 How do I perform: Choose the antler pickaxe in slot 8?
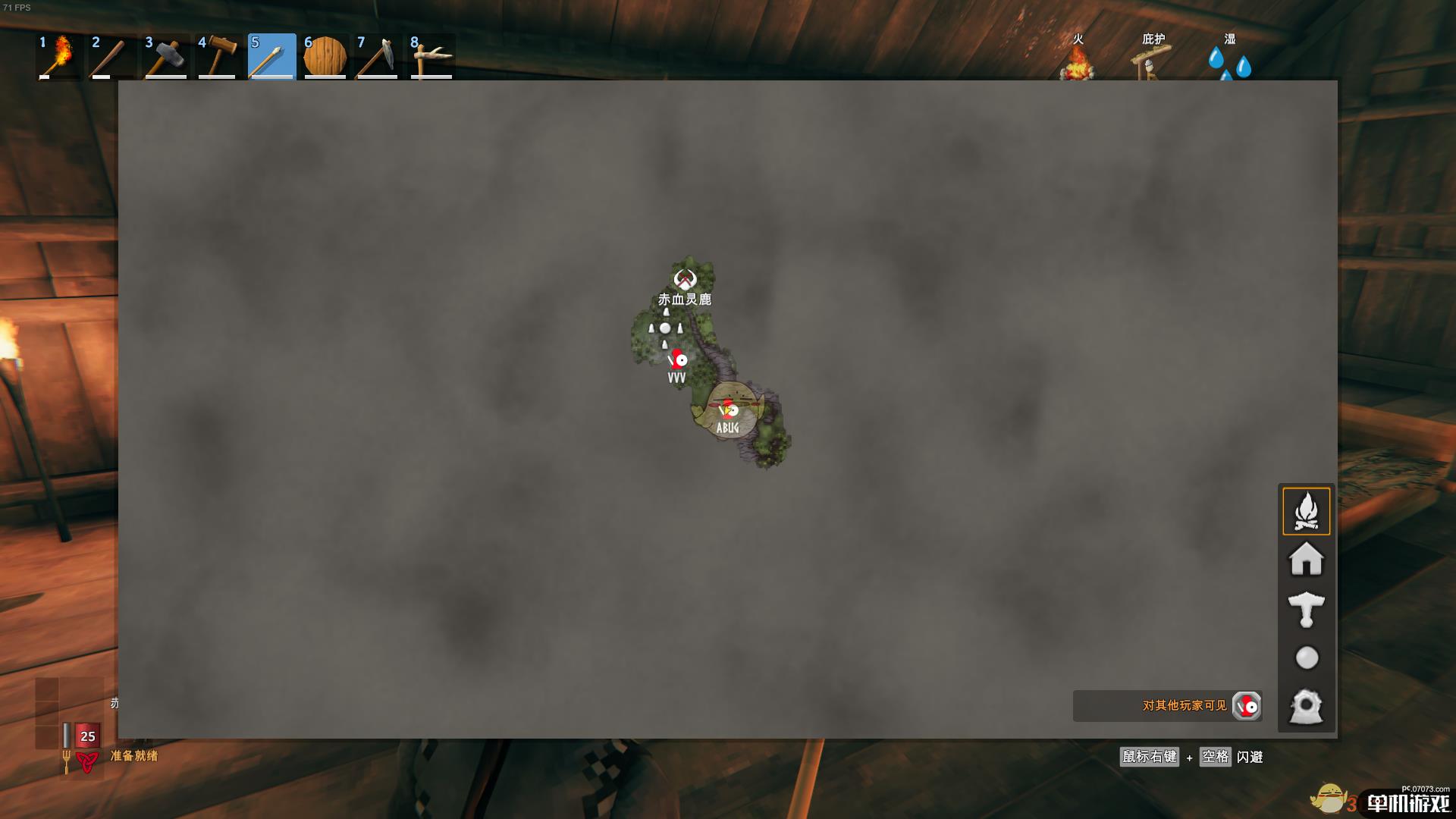coord(431,56)
